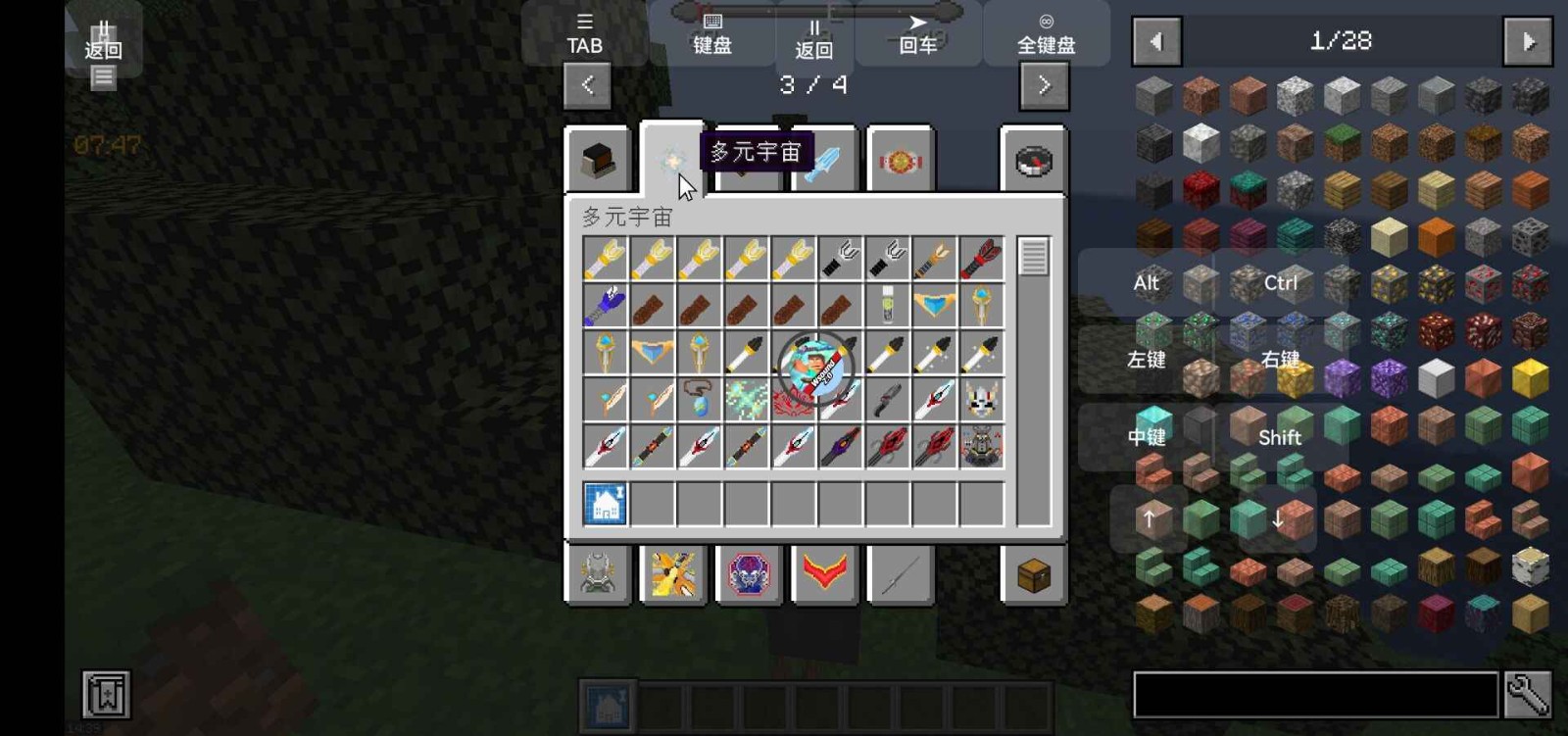
Task: Show the full keyboard (全键盘)
Action: [x=1046, y=34]
